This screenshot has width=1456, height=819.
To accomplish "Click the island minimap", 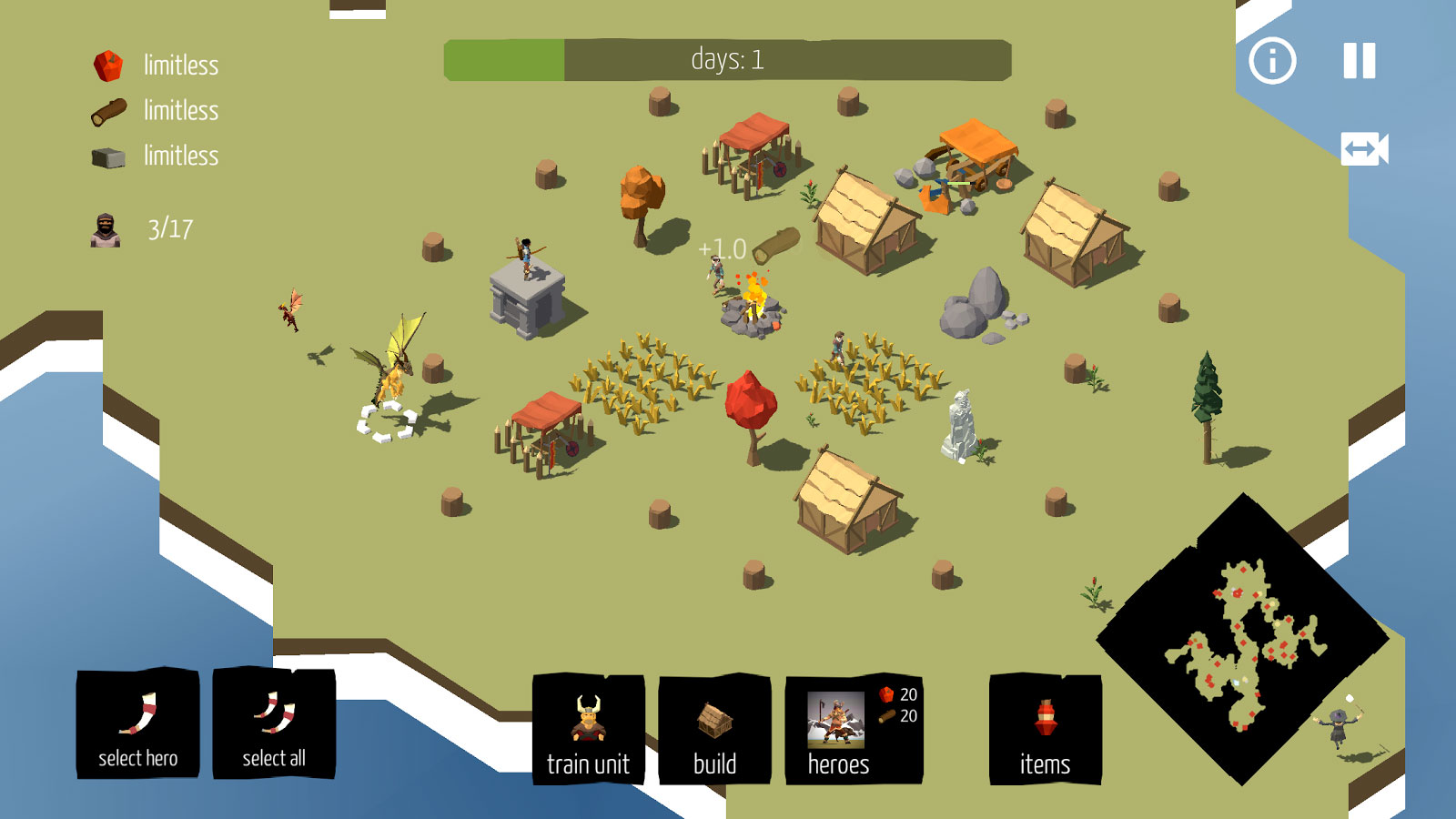I will pos(1242,640).
